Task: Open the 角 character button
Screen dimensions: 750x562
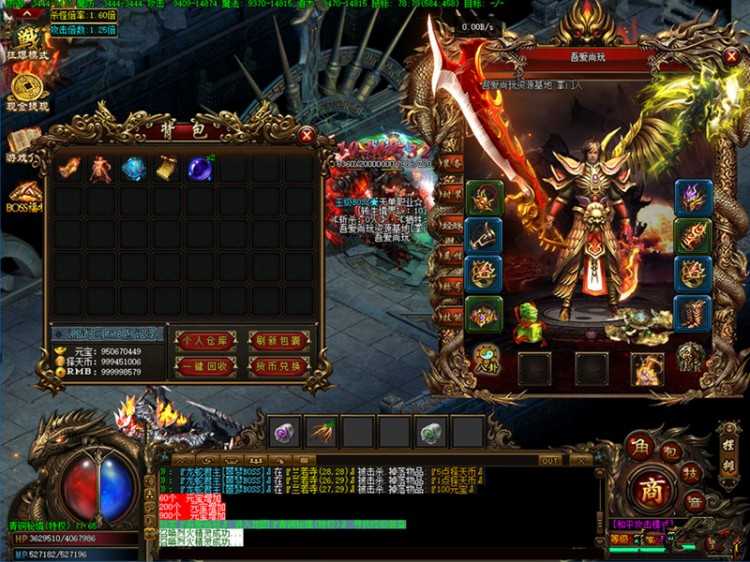Action: click(x=637, y=446)
